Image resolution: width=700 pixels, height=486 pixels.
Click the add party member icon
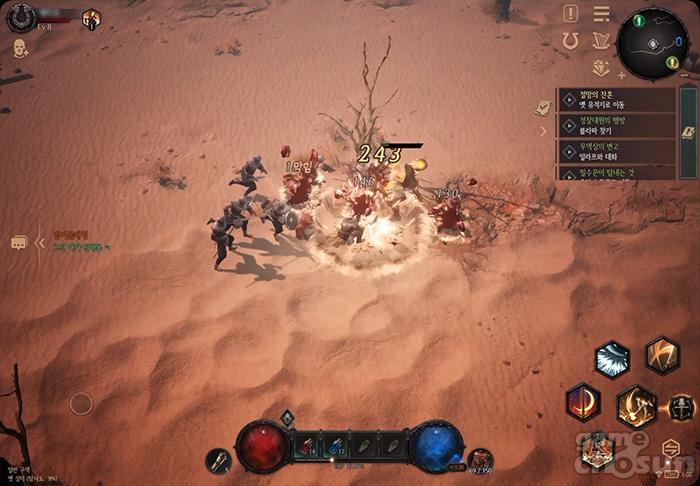click(21, 48)
